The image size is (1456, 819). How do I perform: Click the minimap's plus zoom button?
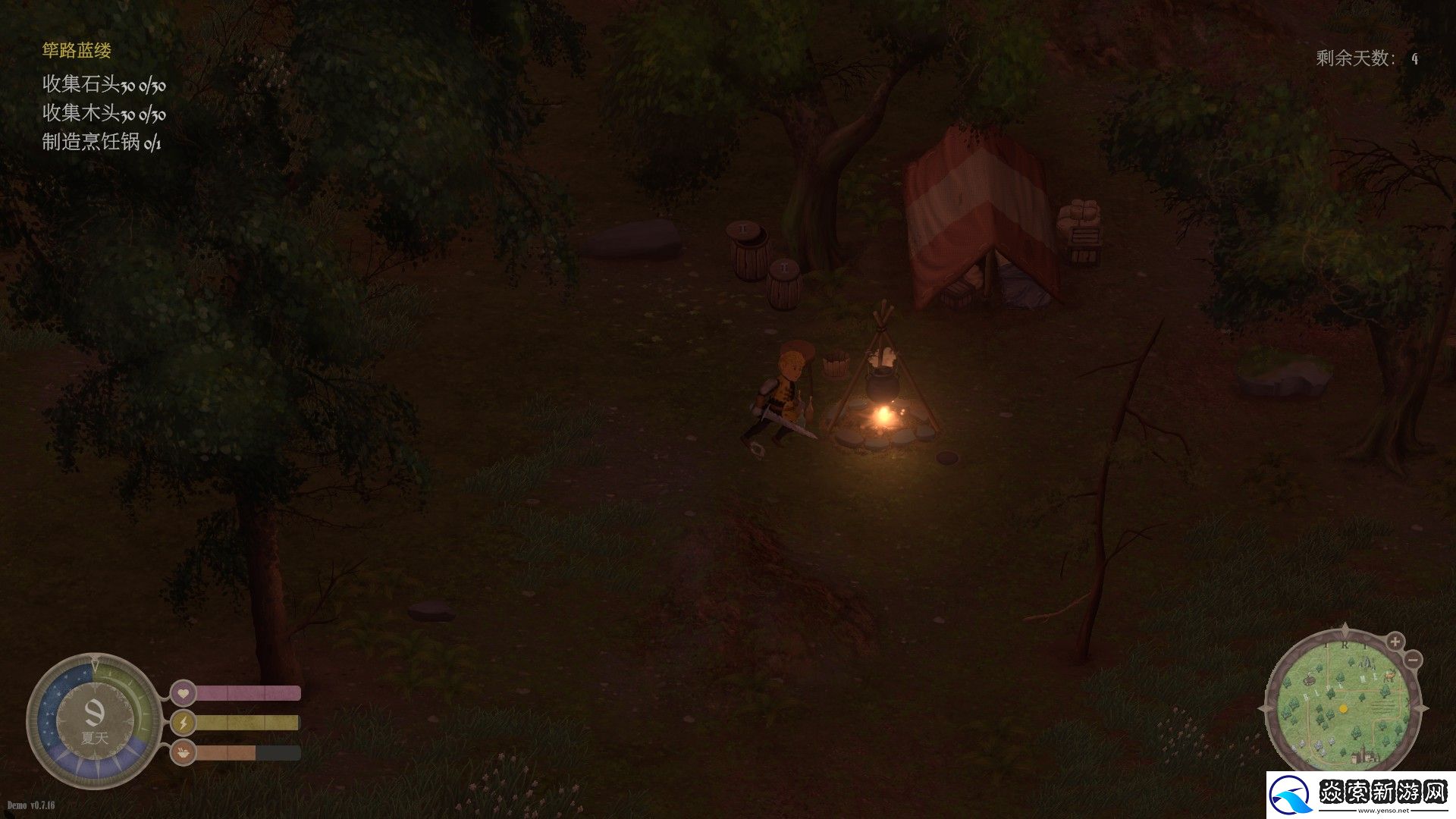[x=1395, y=642]
